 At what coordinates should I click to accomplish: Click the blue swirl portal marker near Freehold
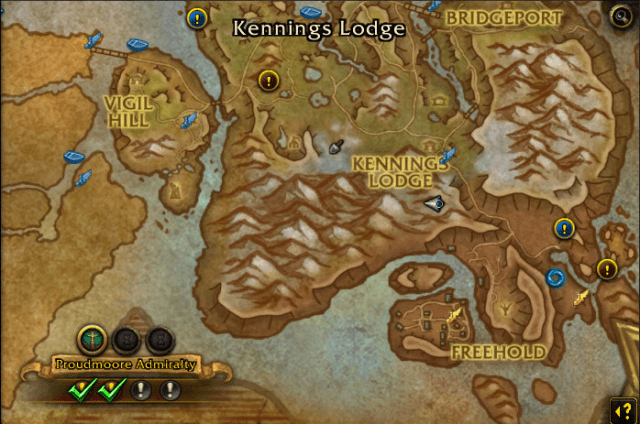(x=555, y=277)
